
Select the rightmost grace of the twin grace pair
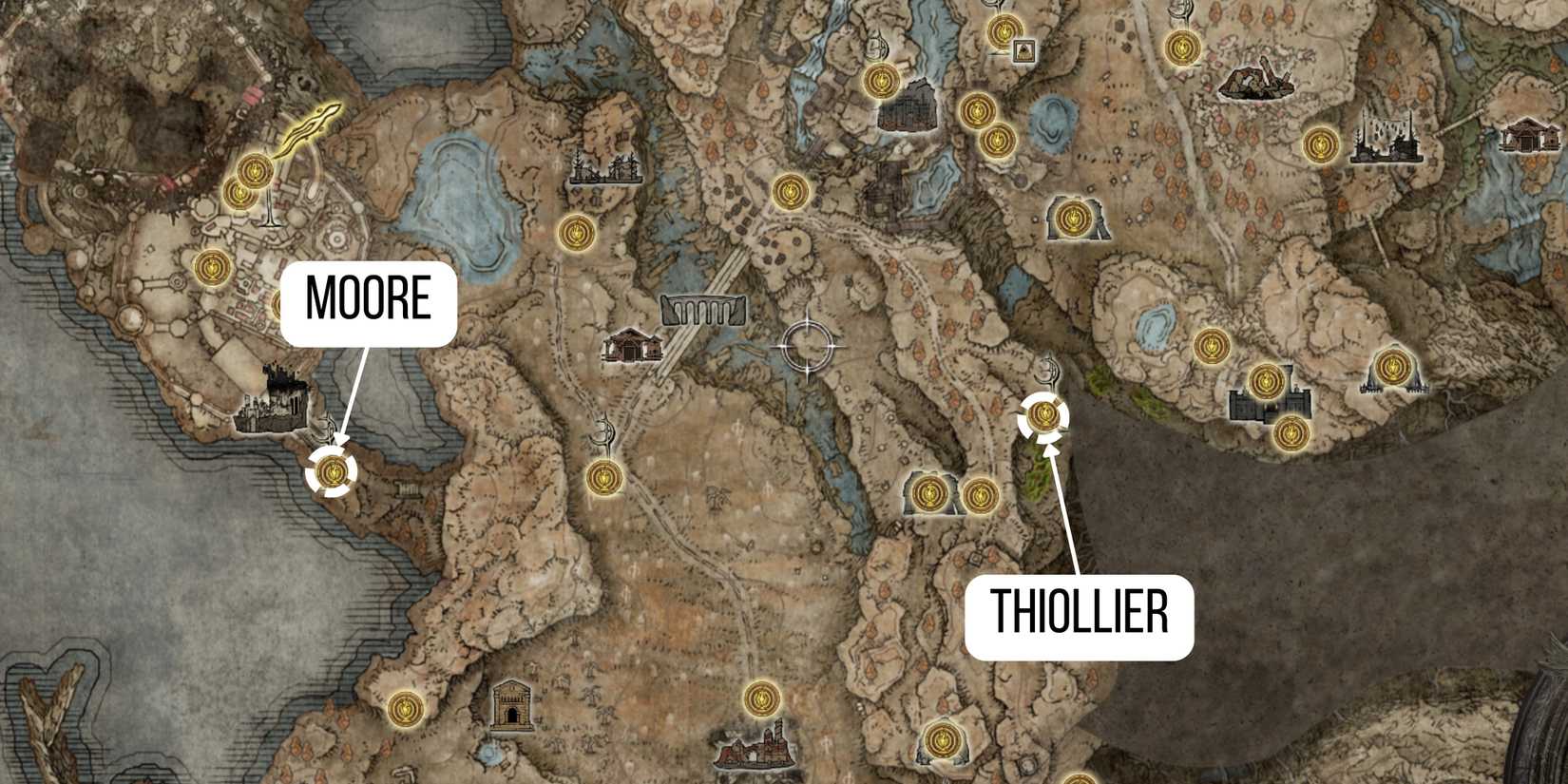(979, 494)
